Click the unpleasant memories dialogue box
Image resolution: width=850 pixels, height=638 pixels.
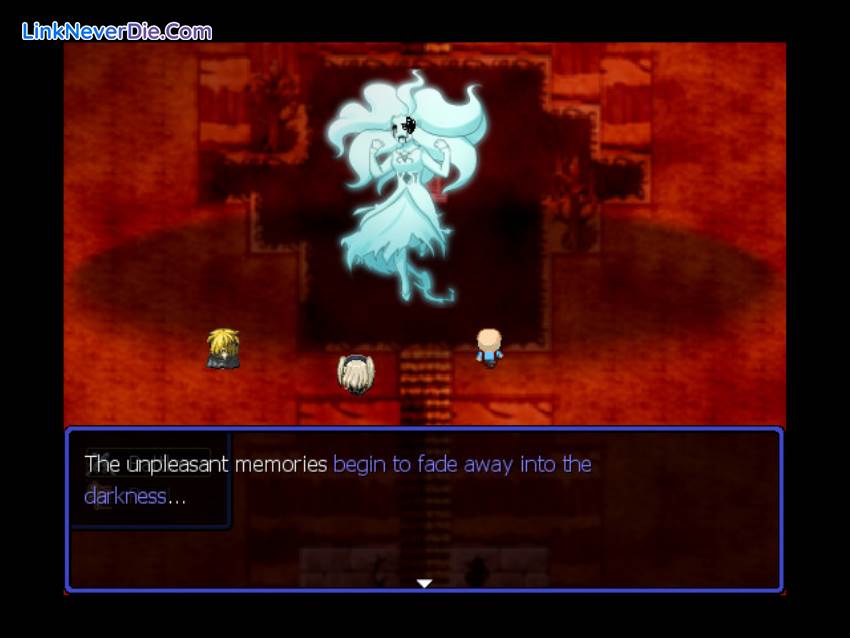pos(424,510)
